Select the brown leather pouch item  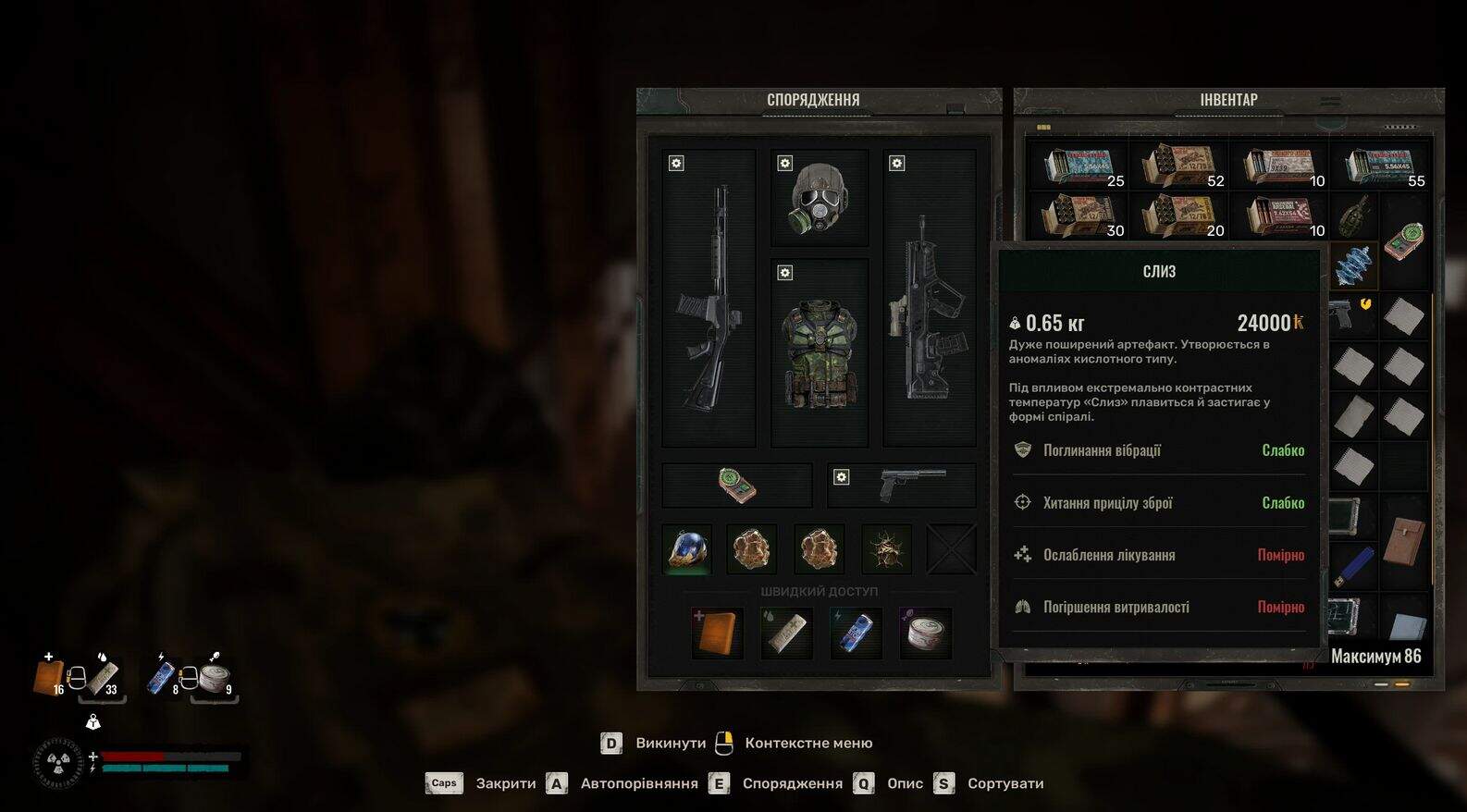[1403, 541]
